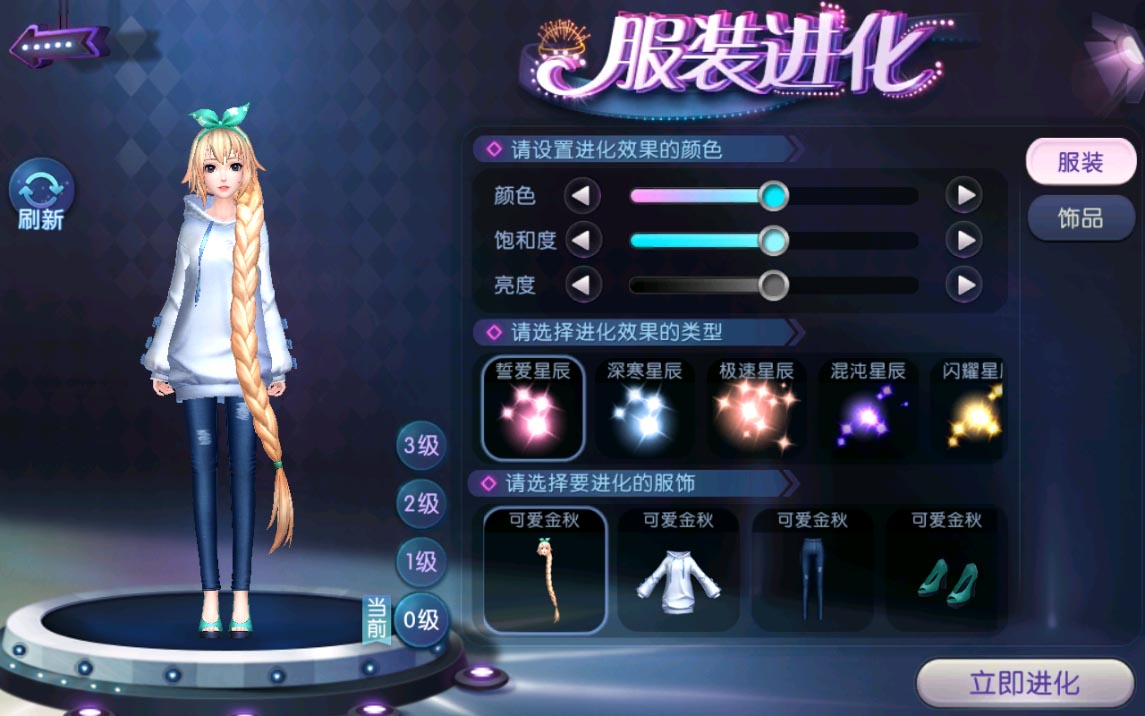Select the white hoodie clothing item

click(678, 571)
